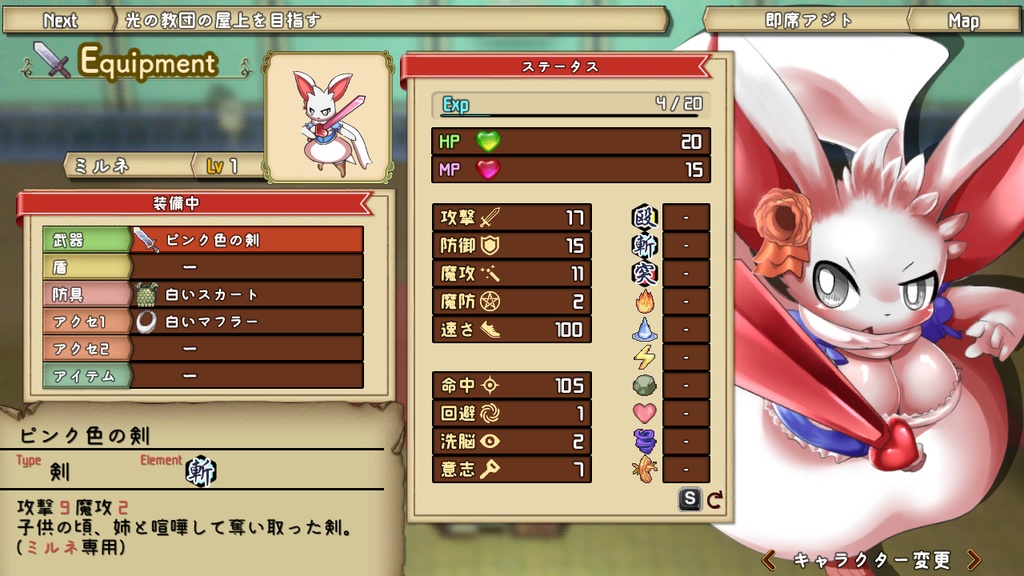Select the 防具 slot with 白いスカート
Image resolution: width=1024 pixels, height=576 pixels.
pyautogui.click(x=203, y=294)
